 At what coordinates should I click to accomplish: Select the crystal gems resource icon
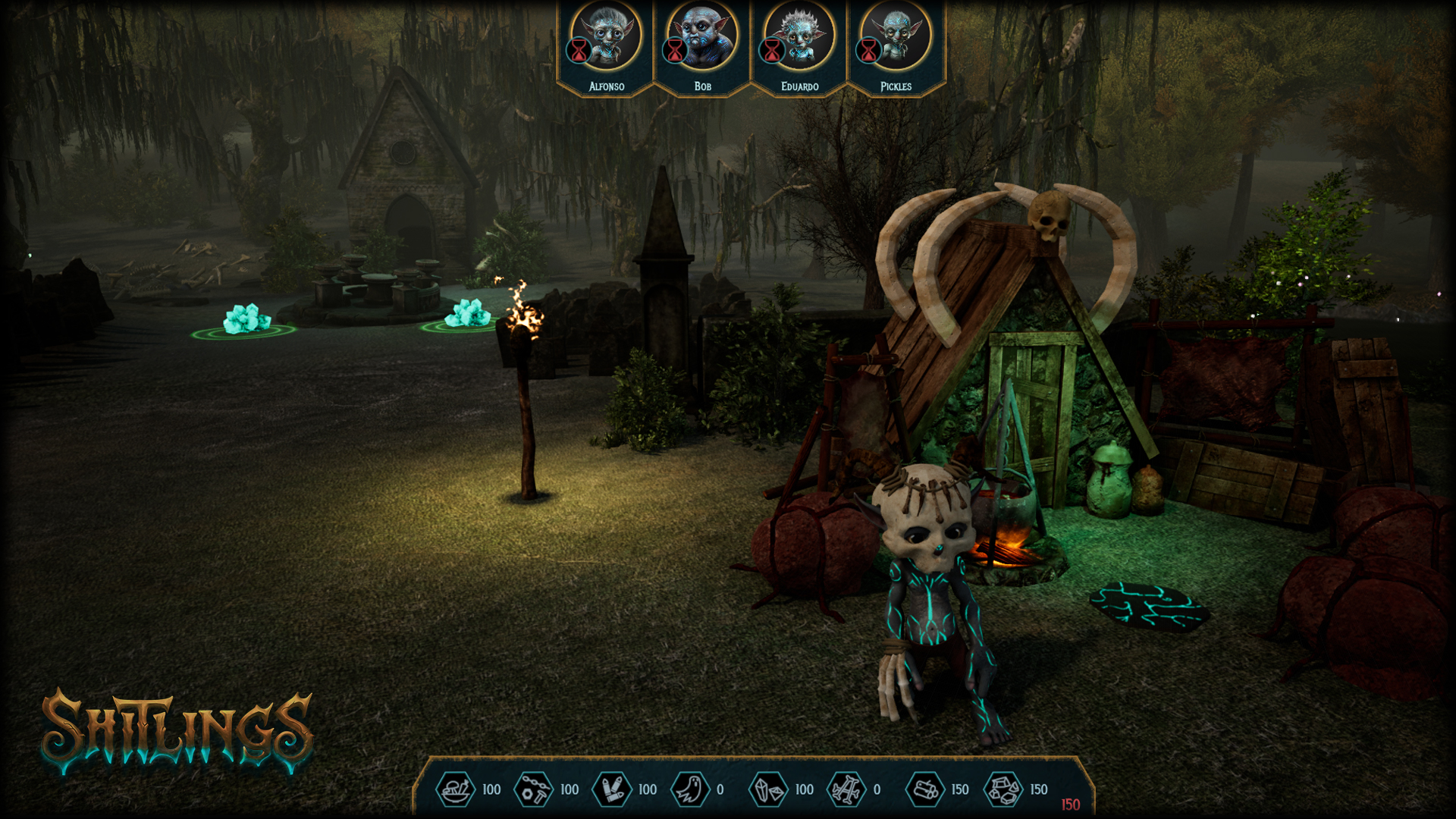pos(769,789)
